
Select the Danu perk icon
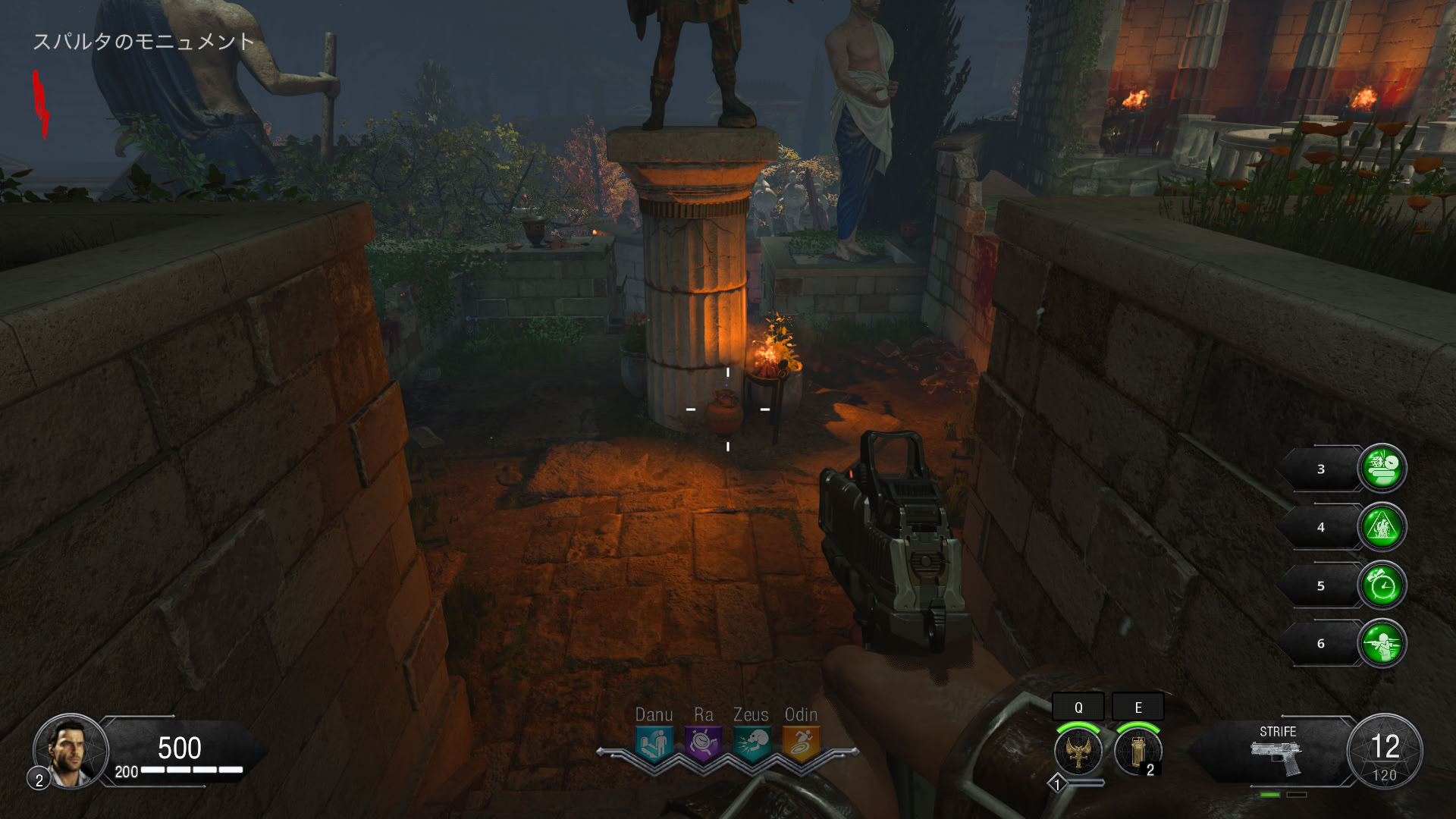(x=654, y=744)
